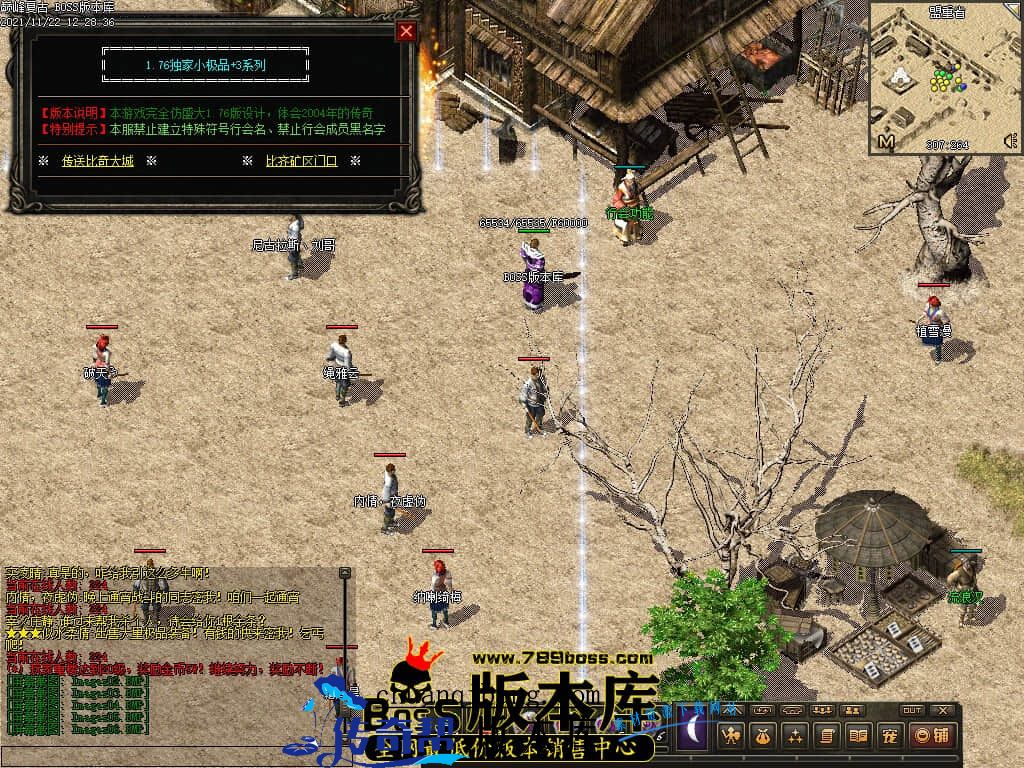Click the crescent moon skill slot
Screen dimensions: 1024x768
[694, 736]
